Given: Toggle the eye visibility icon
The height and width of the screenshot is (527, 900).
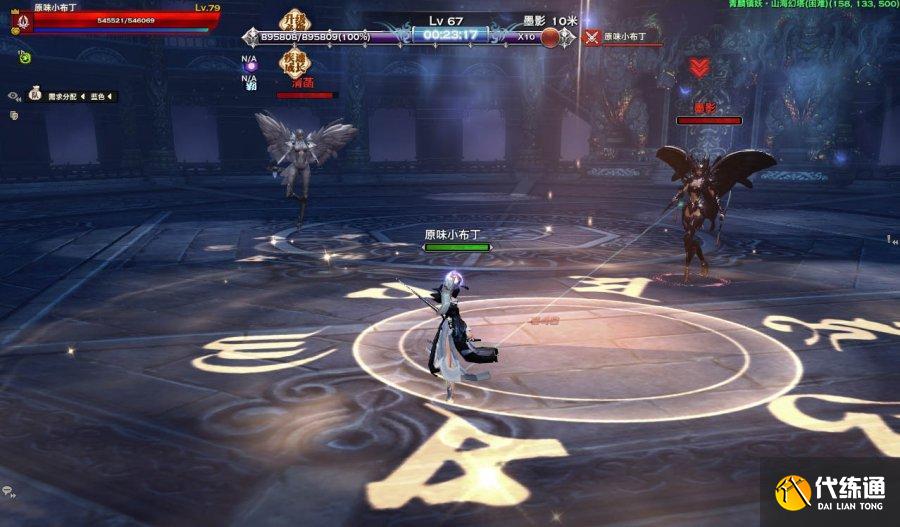Looking at the screenshot, I should [14, 96].
